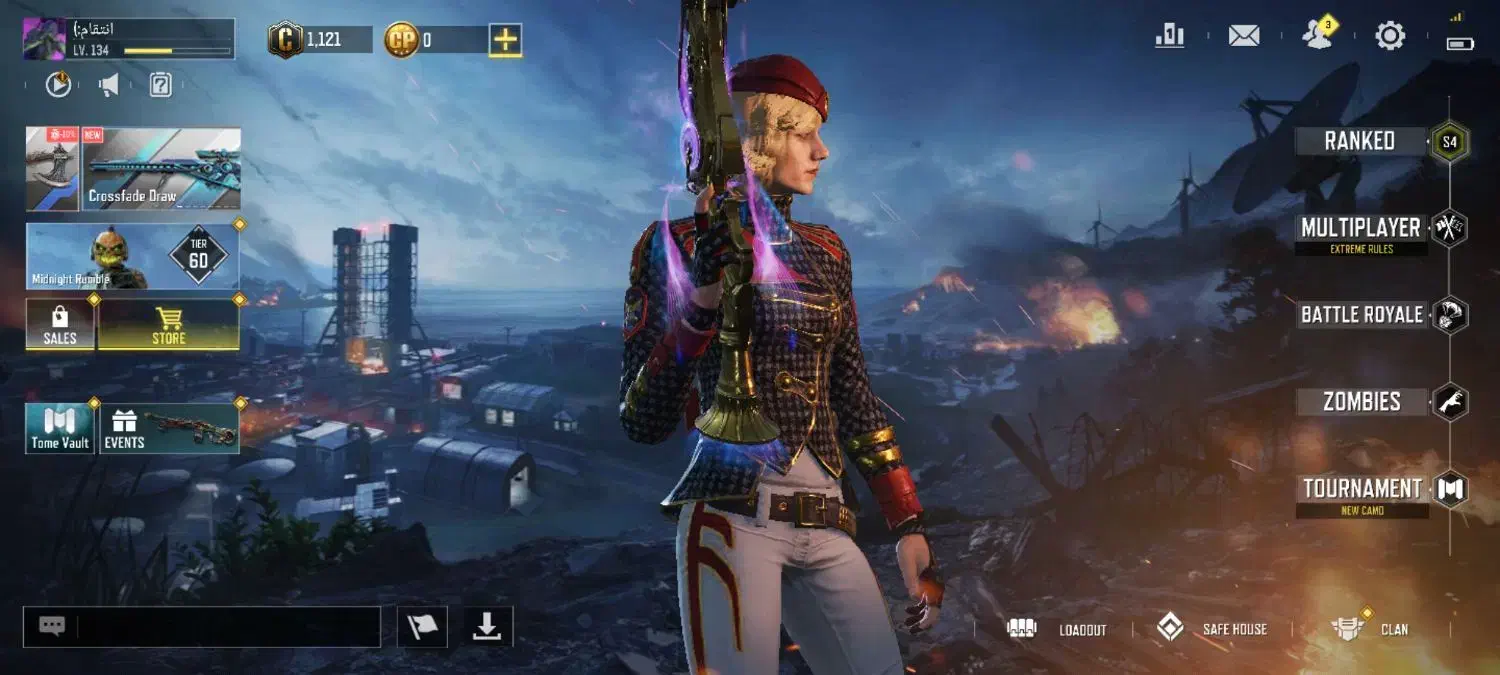The width and height of the screenshot is (1500, 675).
Task: Open the settings gear
Action: coord(1390,36)
